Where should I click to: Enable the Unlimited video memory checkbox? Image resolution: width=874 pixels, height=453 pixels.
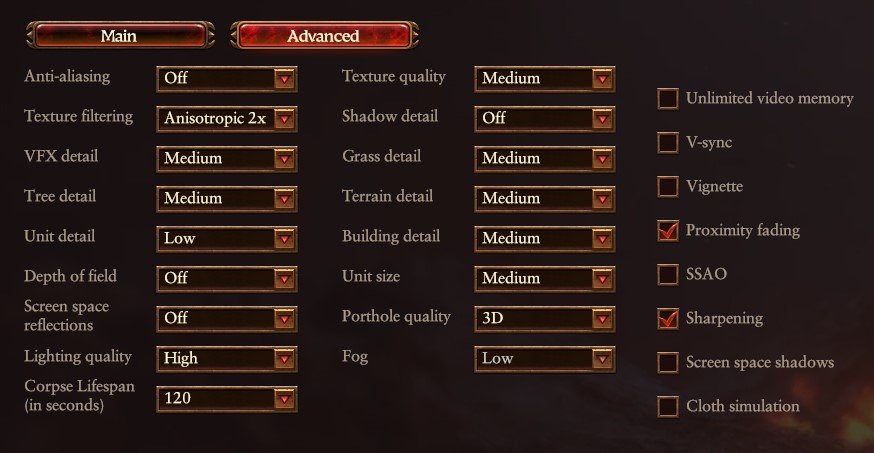tap(667, 98)
